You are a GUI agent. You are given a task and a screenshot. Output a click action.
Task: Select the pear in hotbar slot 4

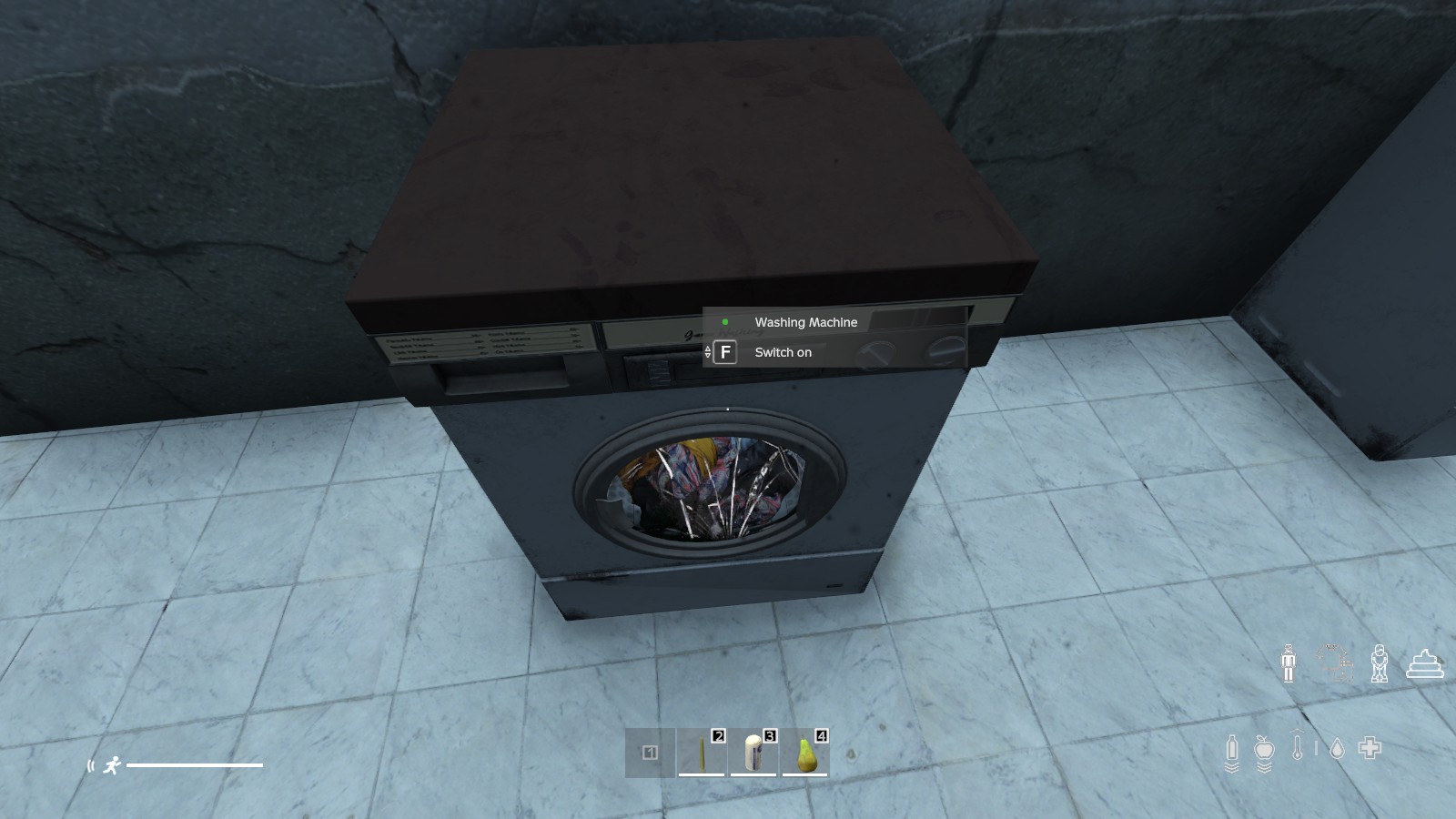click(x=805, y=753)
